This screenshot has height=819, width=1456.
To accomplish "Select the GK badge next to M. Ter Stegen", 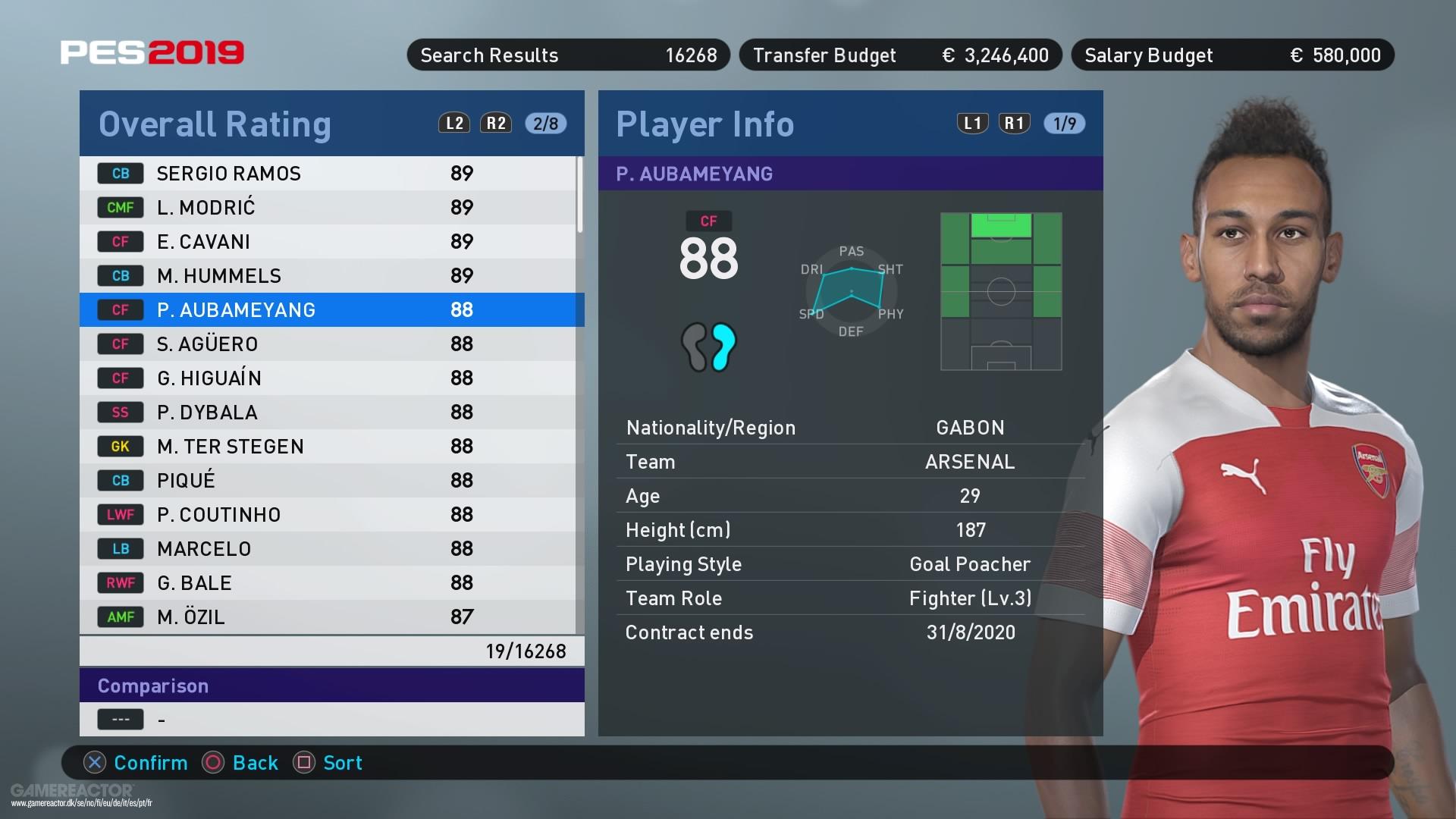I will pos(121,446).
